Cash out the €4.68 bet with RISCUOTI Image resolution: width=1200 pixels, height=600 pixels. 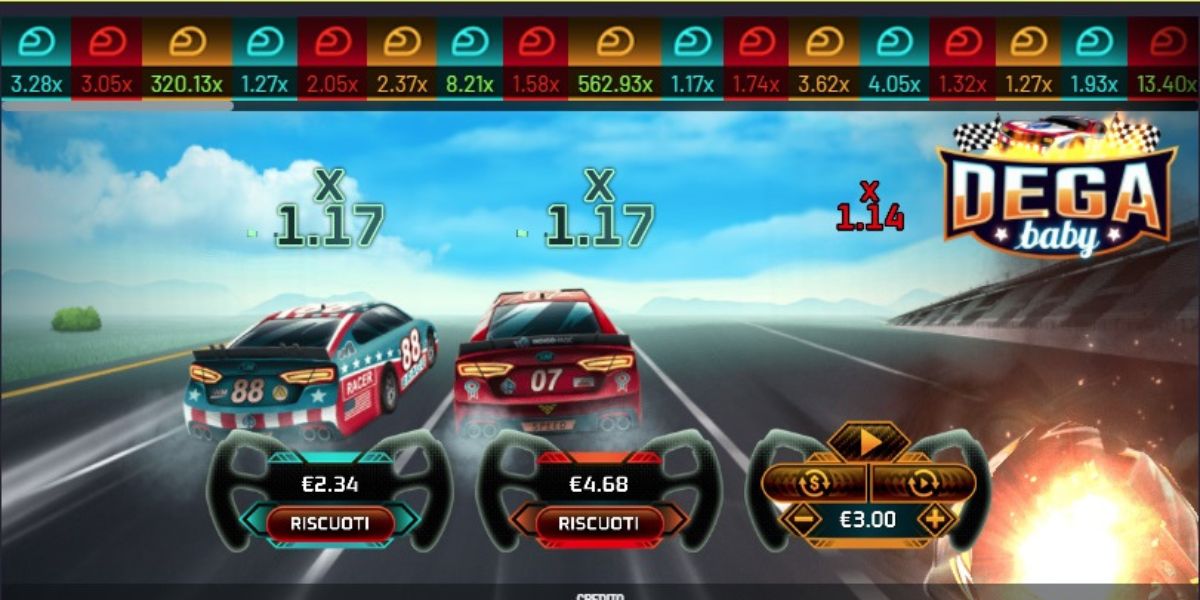coord(598,523)
